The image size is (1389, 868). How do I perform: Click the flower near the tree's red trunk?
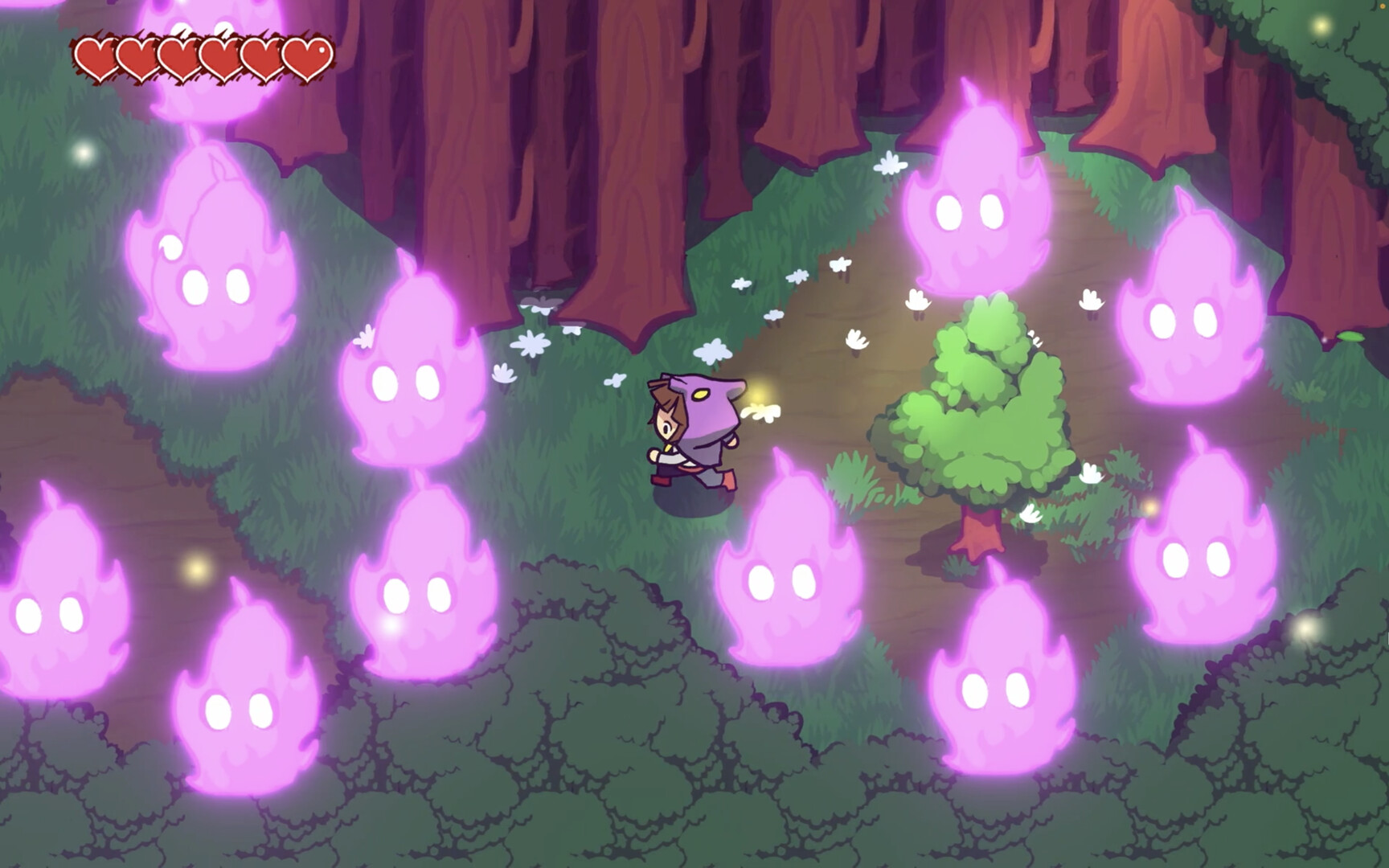1033,514
